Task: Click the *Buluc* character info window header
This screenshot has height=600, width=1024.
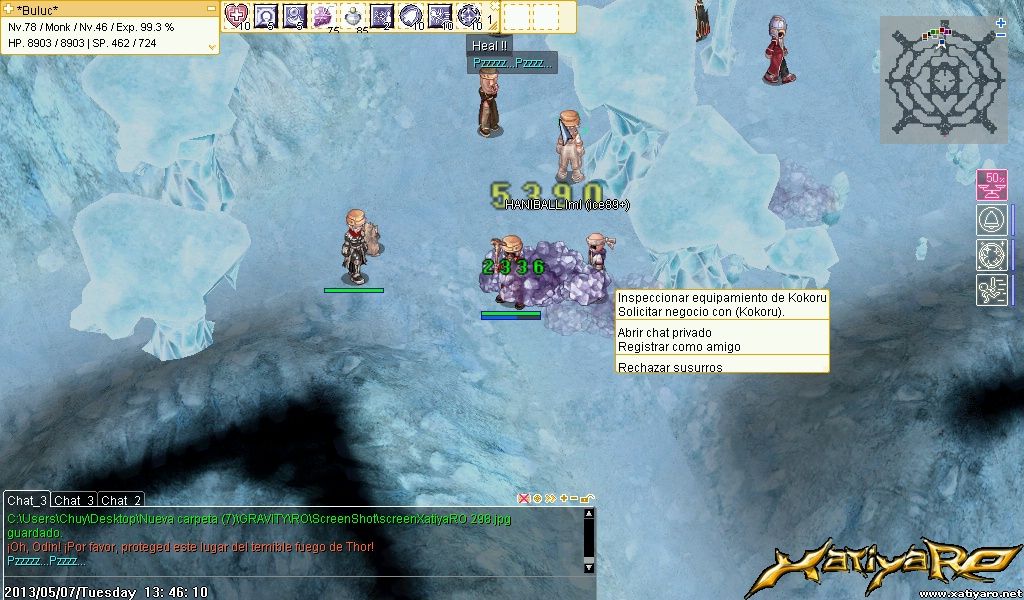Action: 110,9
